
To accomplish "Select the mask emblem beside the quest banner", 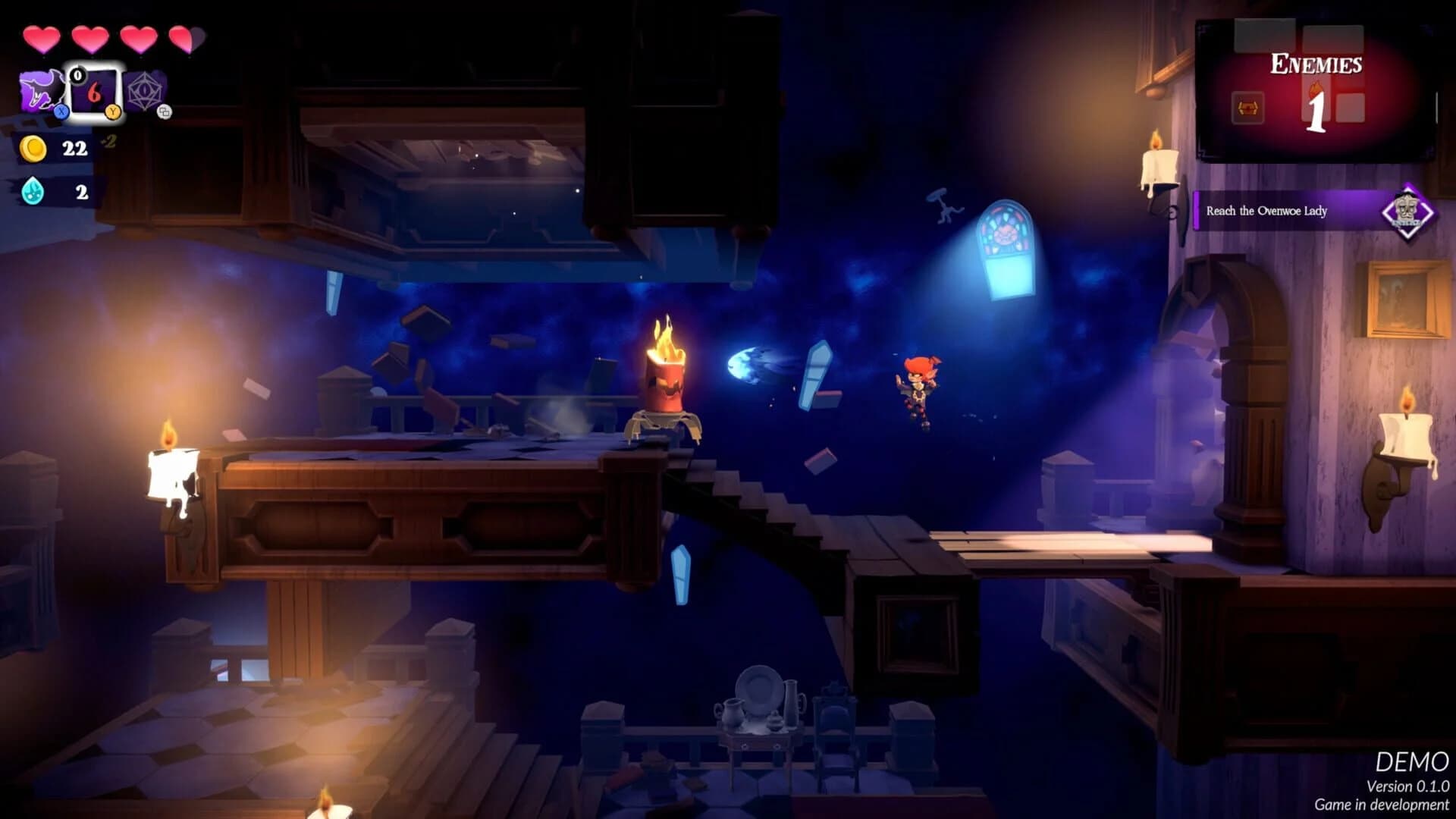I will tap(1407, 211).
